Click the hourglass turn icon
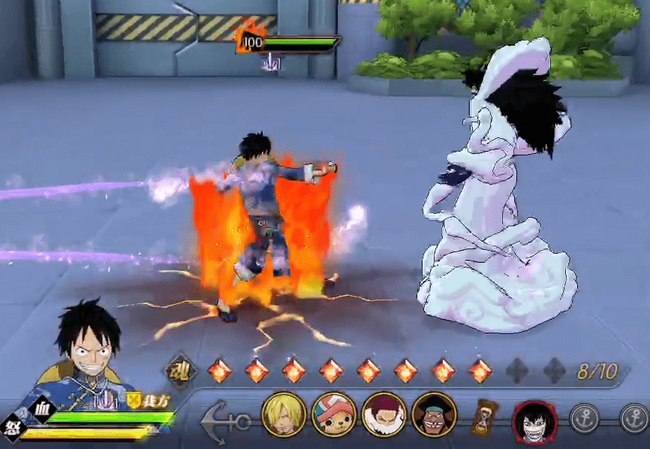Screen dimensions: 650x449 pyautogui.click(x=487, y=415)
